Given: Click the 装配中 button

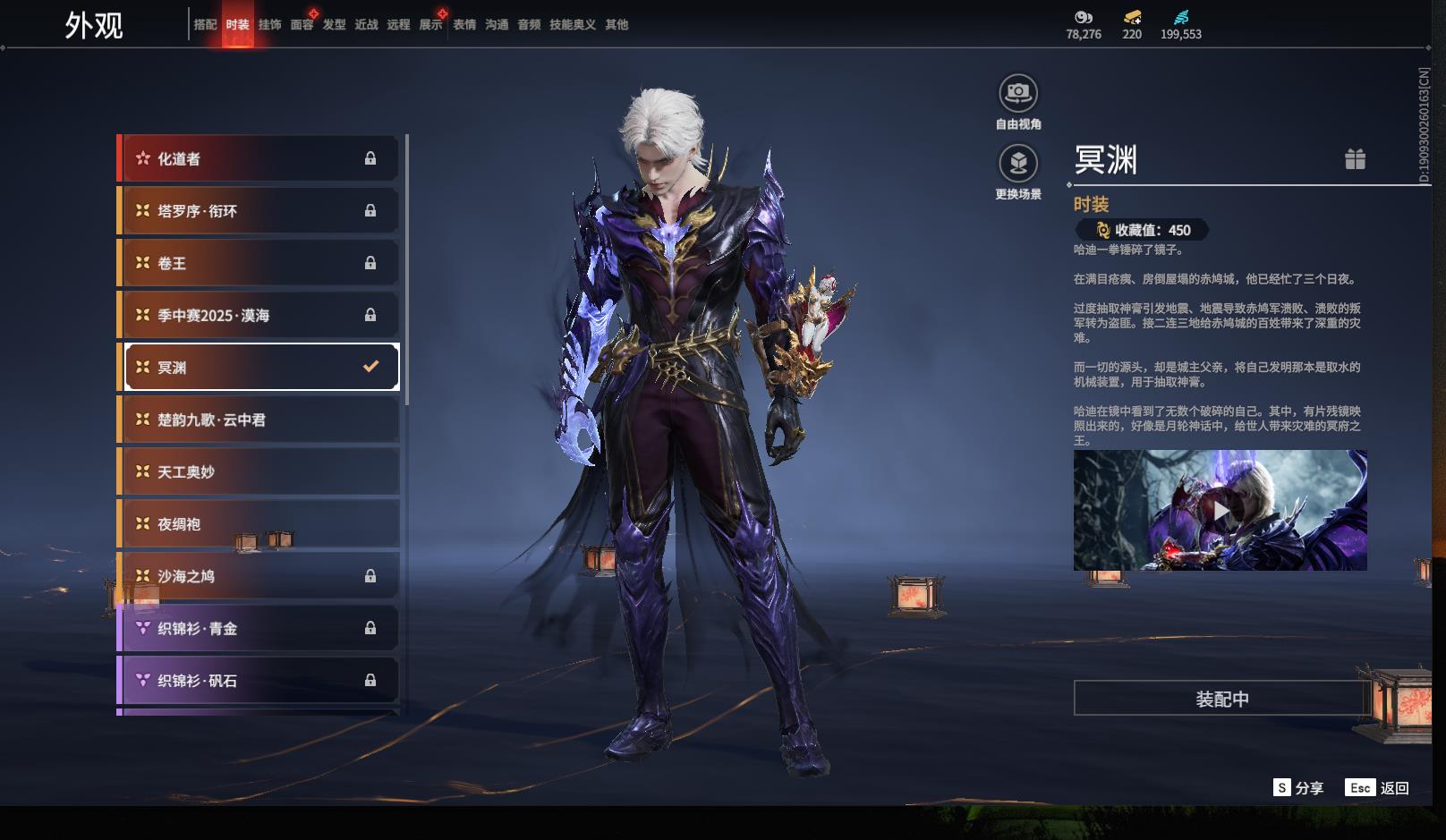Looking at the screenshot, I should pyautogui.click(x=1221, y=699).
